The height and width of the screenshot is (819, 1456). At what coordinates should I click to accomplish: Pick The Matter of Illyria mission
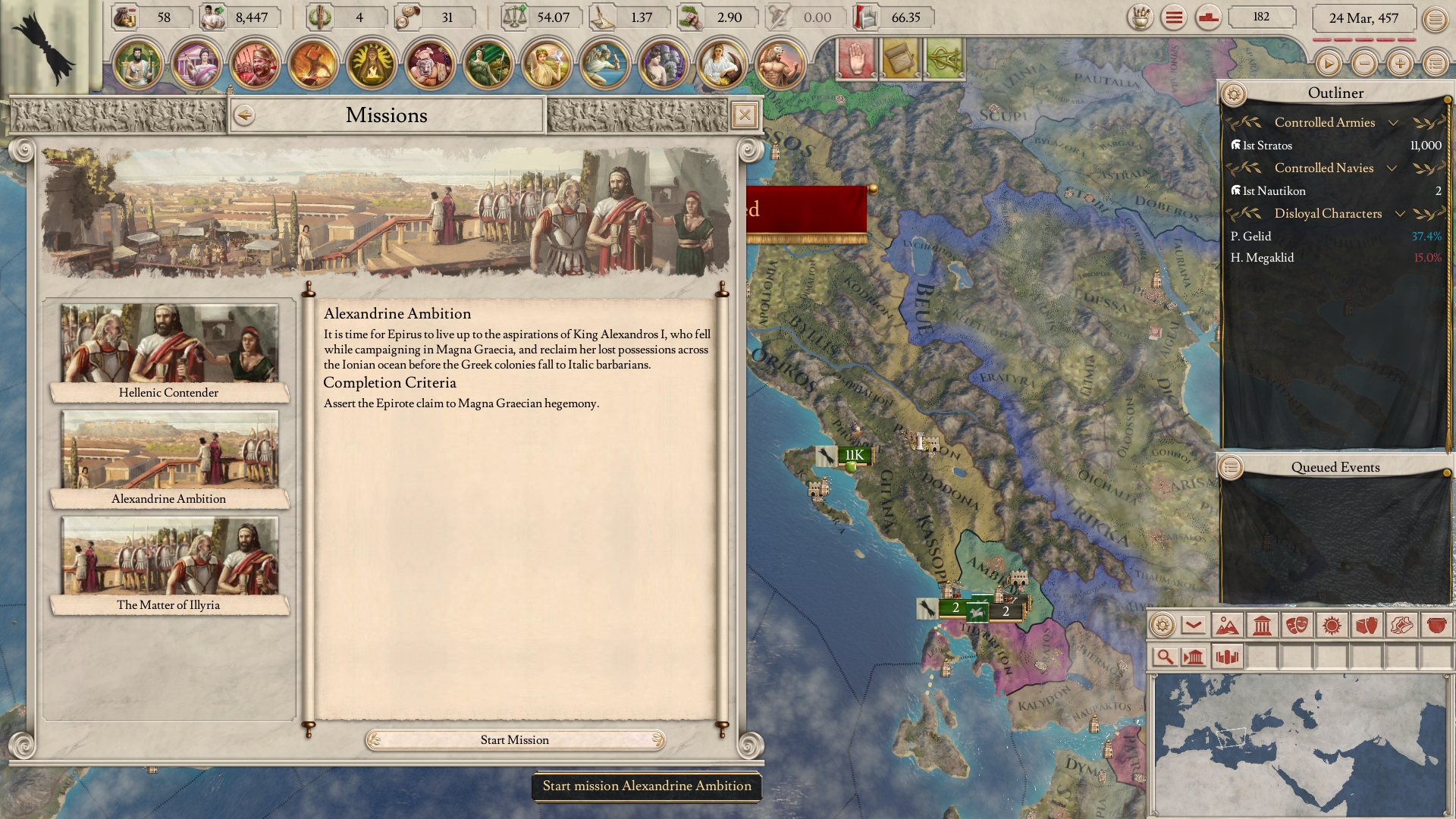point(169,565)
